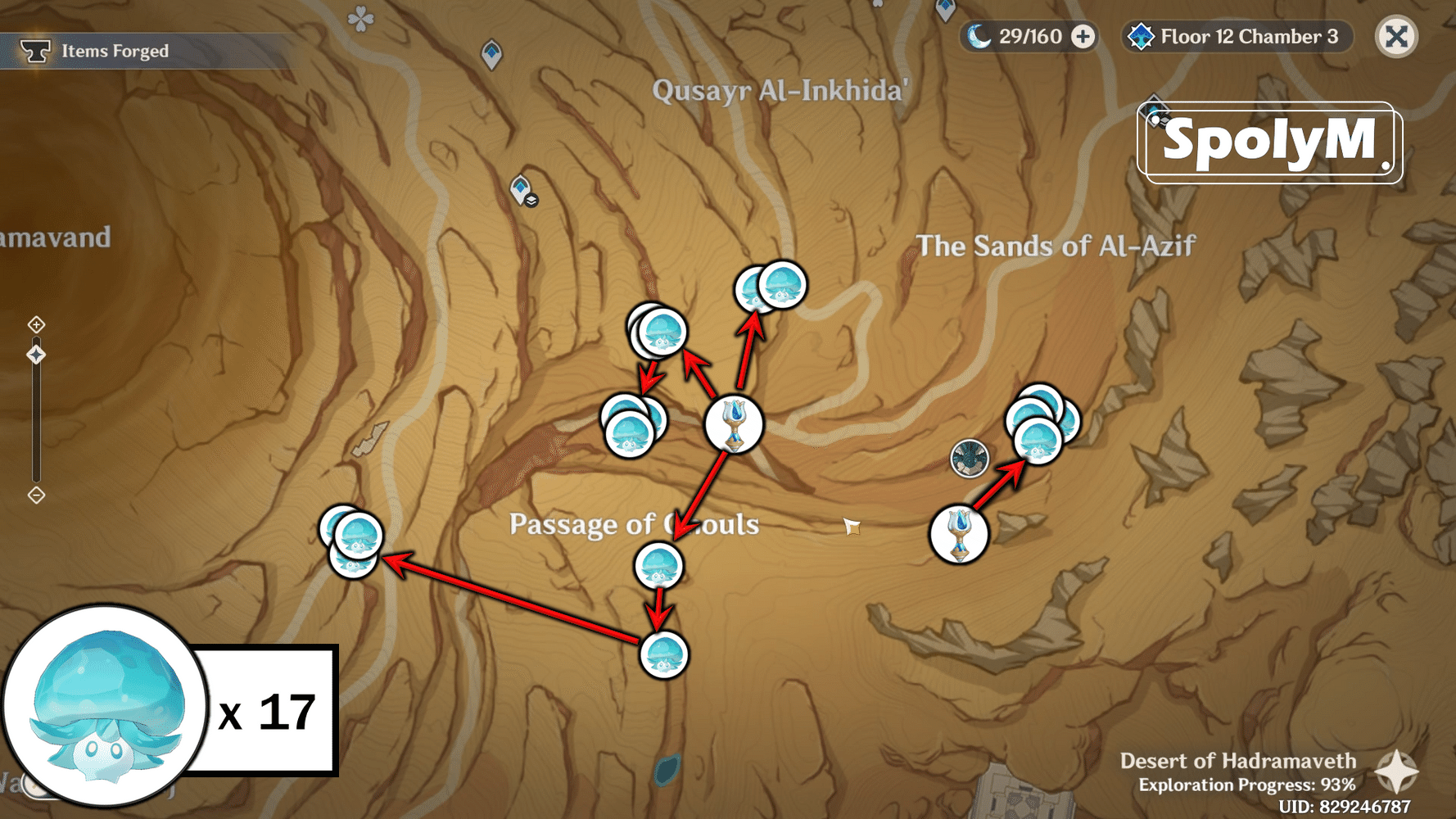
Task: Select the lotus-shaped marker east of Passage of Ghouls
Action: click(958, 532)
